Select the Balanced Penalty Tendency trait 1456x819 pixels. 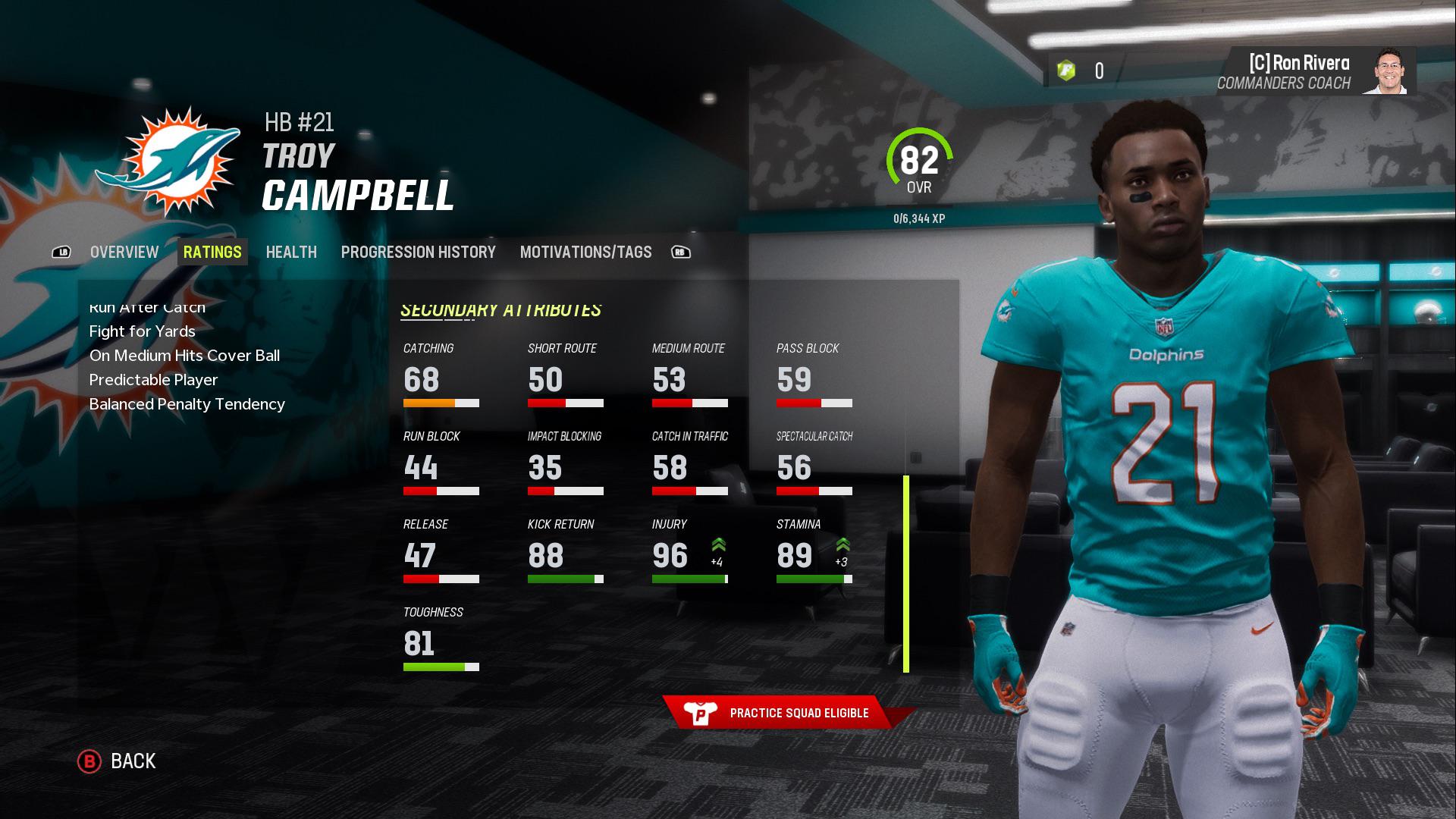coord(187,404)
